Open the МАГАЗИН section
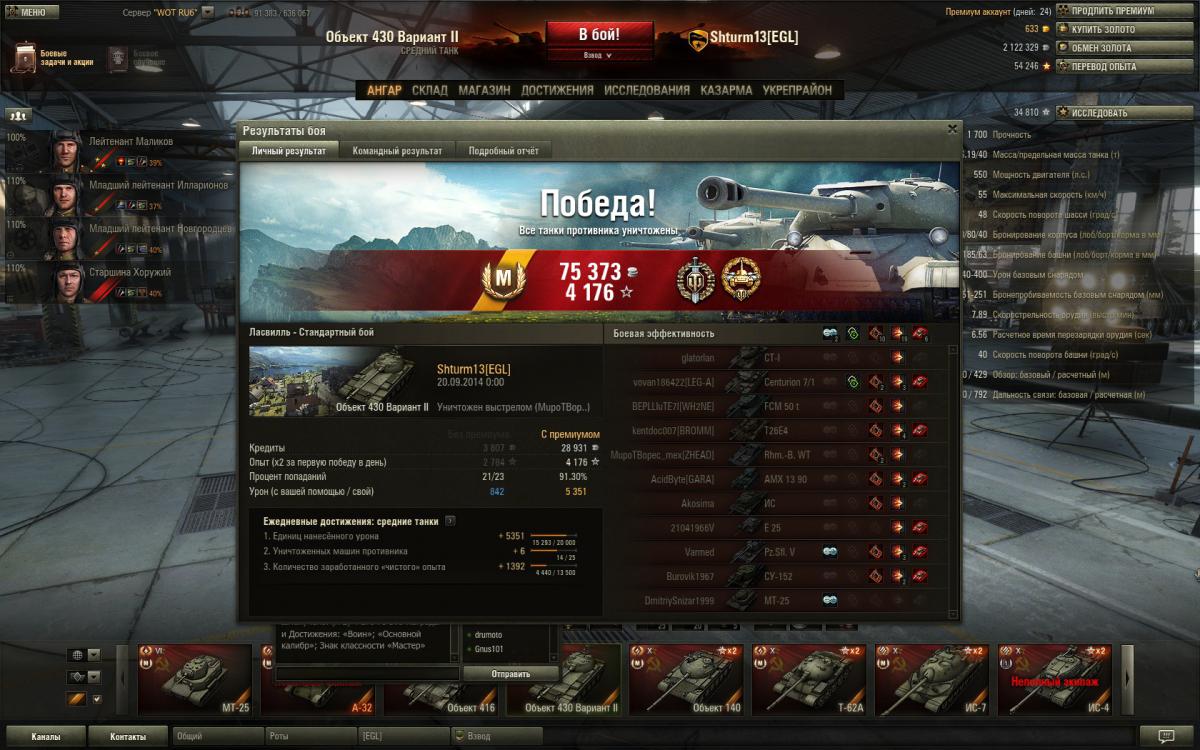 pos(484,90)
